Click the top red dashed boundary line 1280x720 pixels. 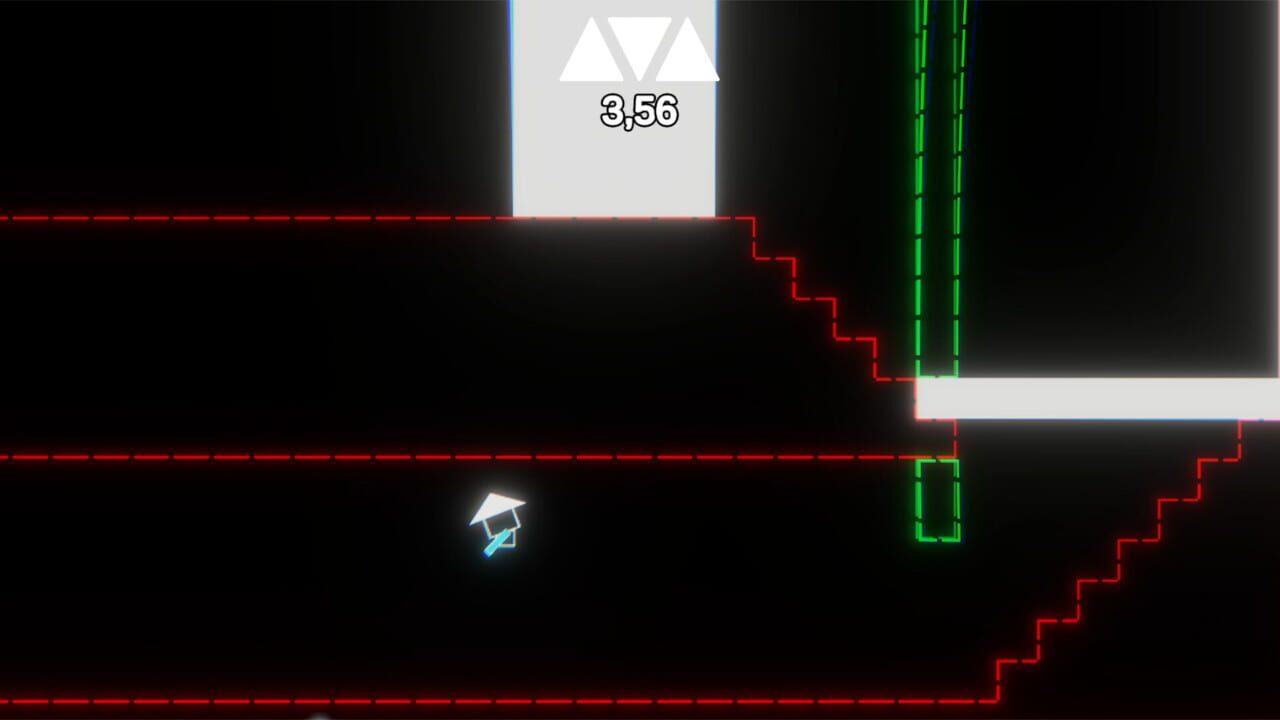(x=300, y=215)
